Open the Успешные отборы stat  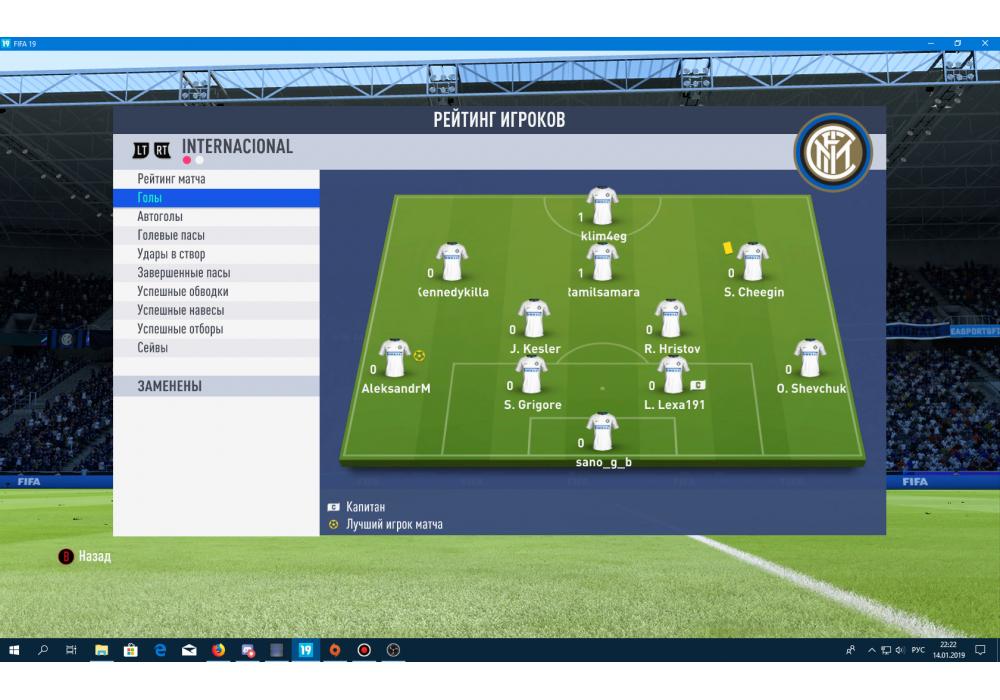point(180,329)
